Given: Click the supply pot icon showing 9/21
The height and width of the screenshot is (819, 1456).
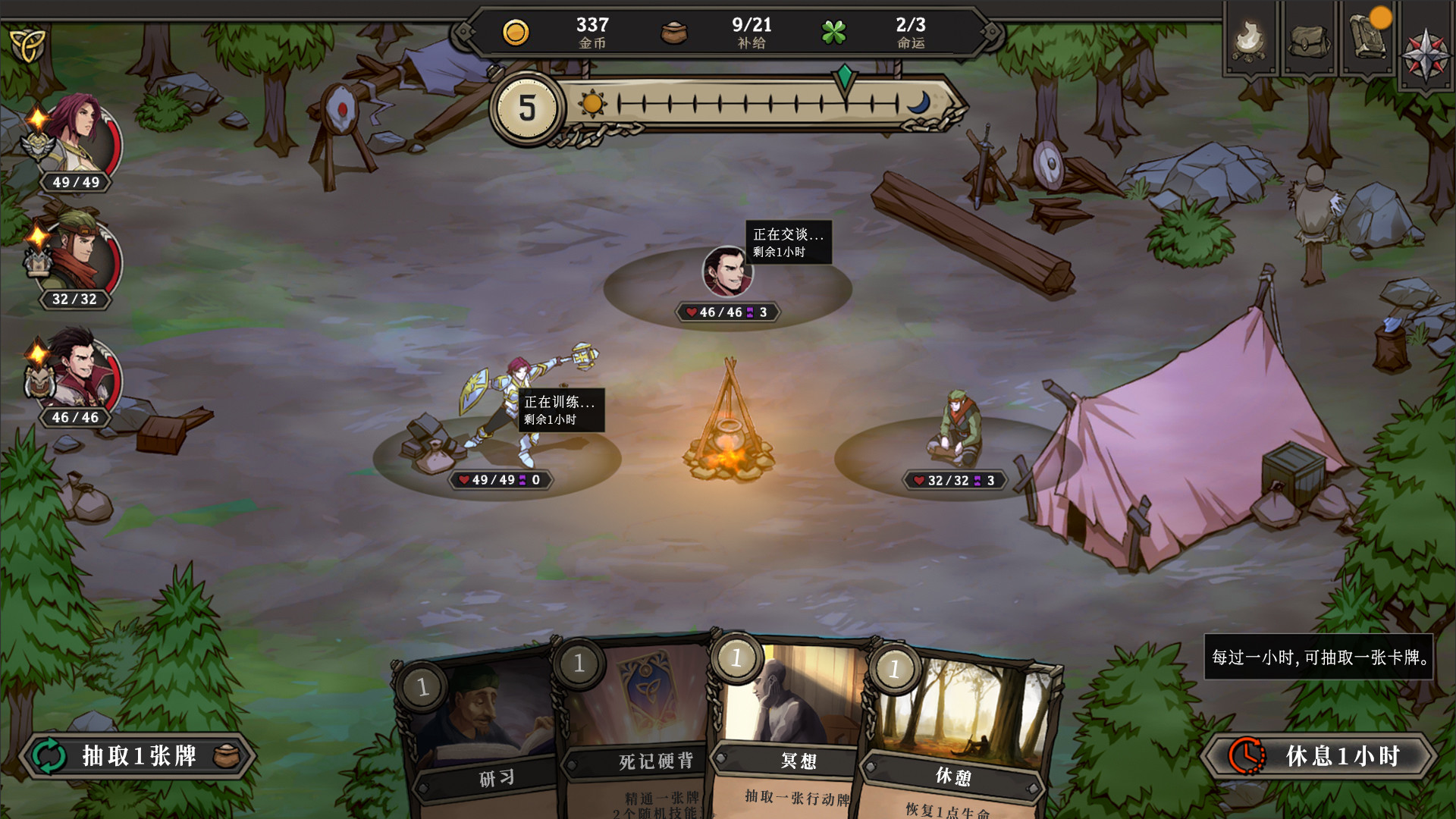Looking at the screenshot, I should click(673, 30).
